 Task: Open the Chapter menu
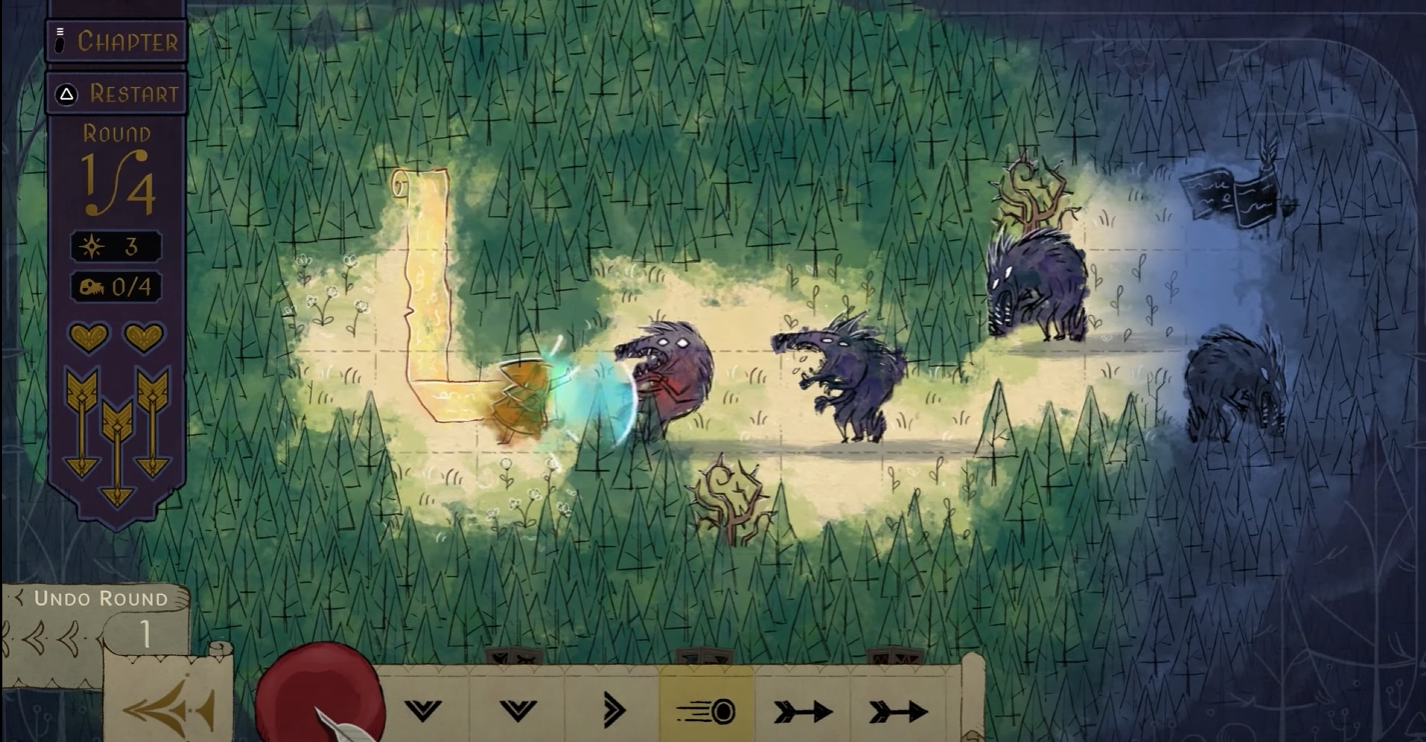[x=116, y=42]
